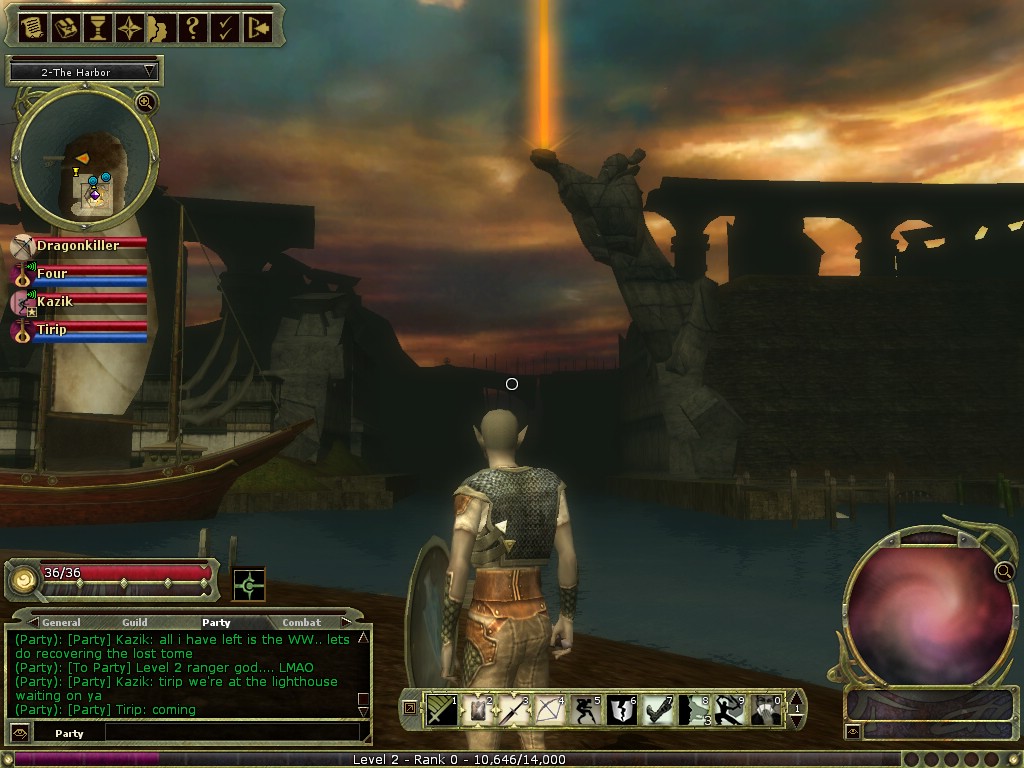Click the exit arrow menu icon
The image size is (1024, 768).
[x=258, y=28]
